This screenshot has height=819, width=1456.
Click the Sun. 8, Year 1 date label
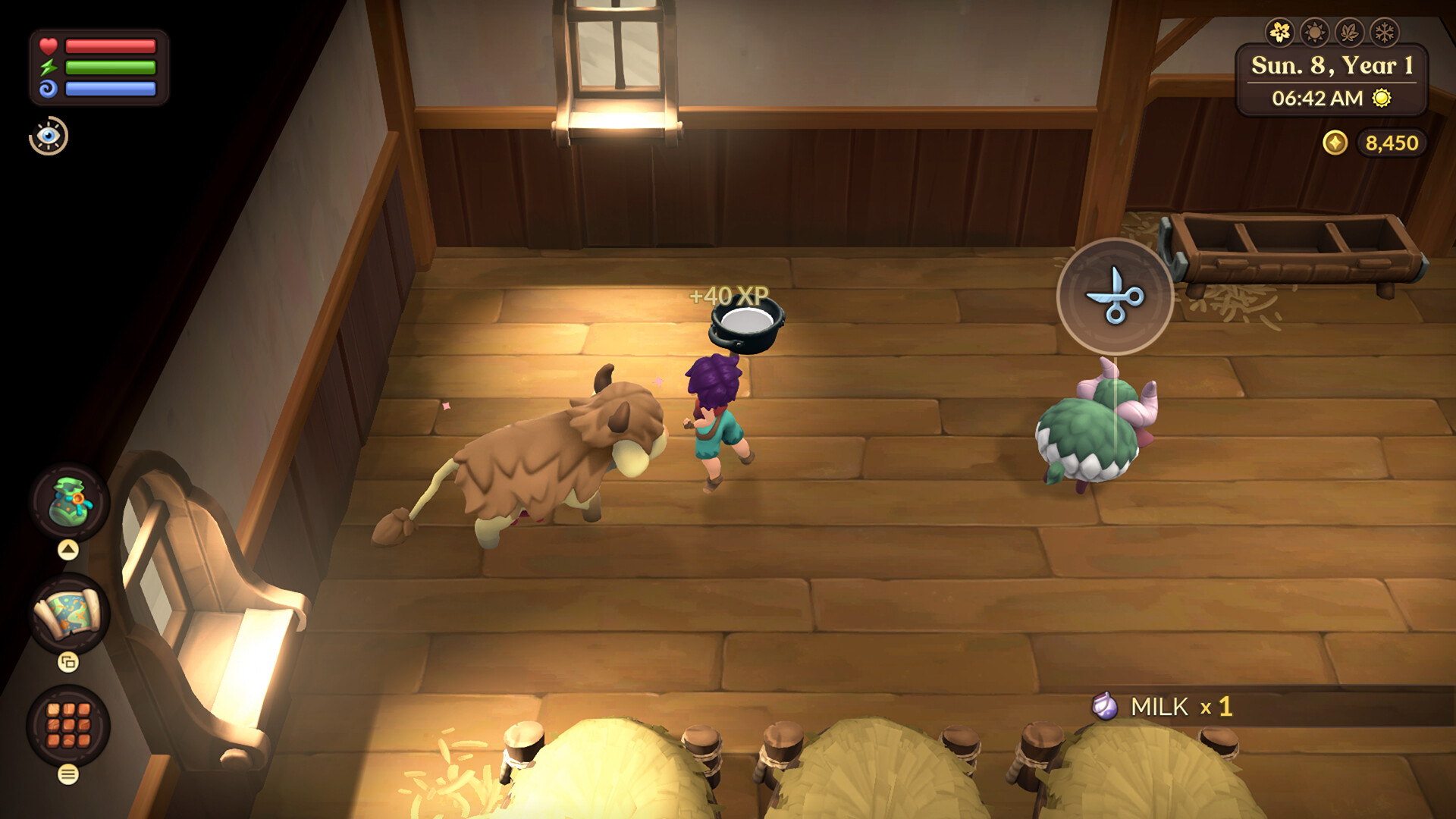coord(1332,66)
